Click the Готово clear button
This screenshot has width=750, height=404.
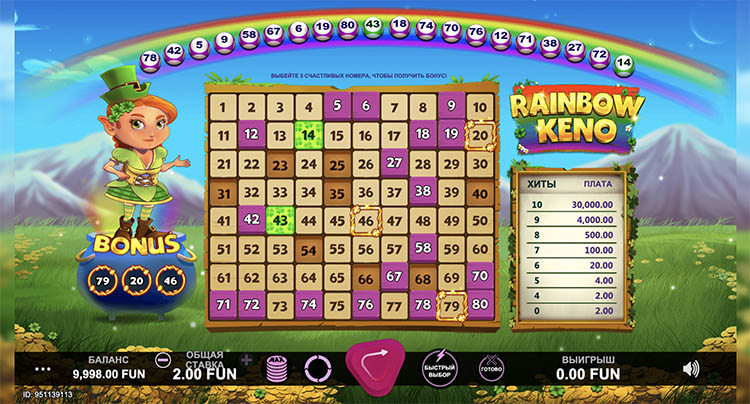click(492, 367)
